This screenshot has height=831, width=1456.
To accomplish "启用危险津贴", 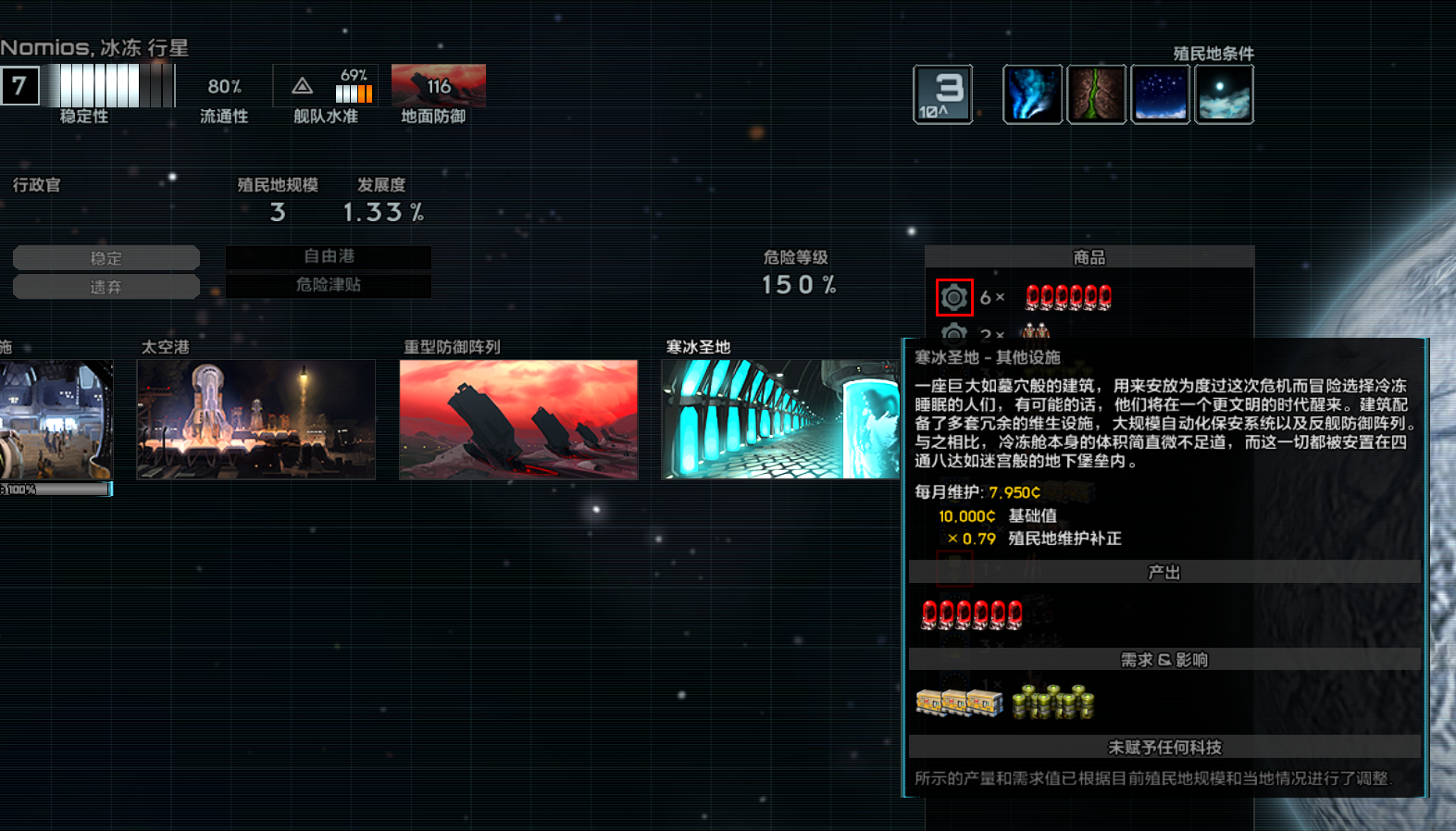I will click(329, 286).
